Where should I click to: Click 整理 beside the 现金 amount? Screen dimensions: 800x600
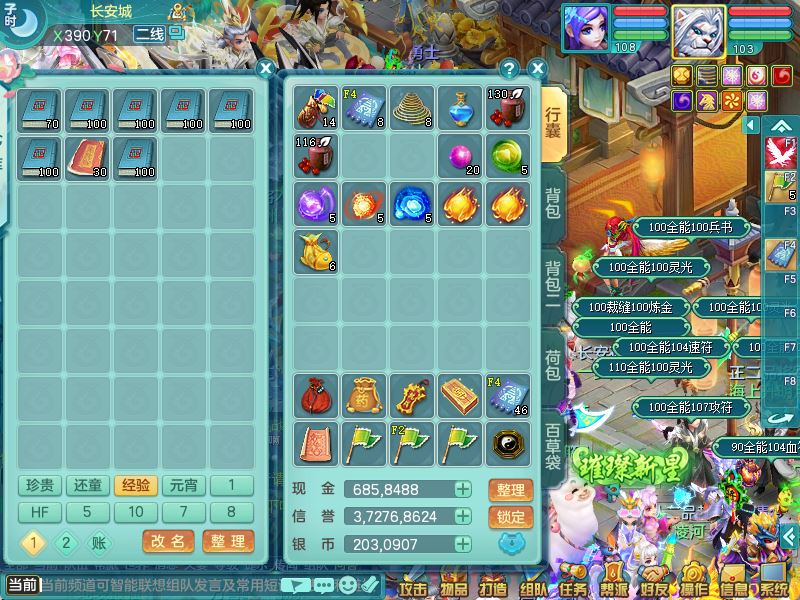[x=510, y=490]
